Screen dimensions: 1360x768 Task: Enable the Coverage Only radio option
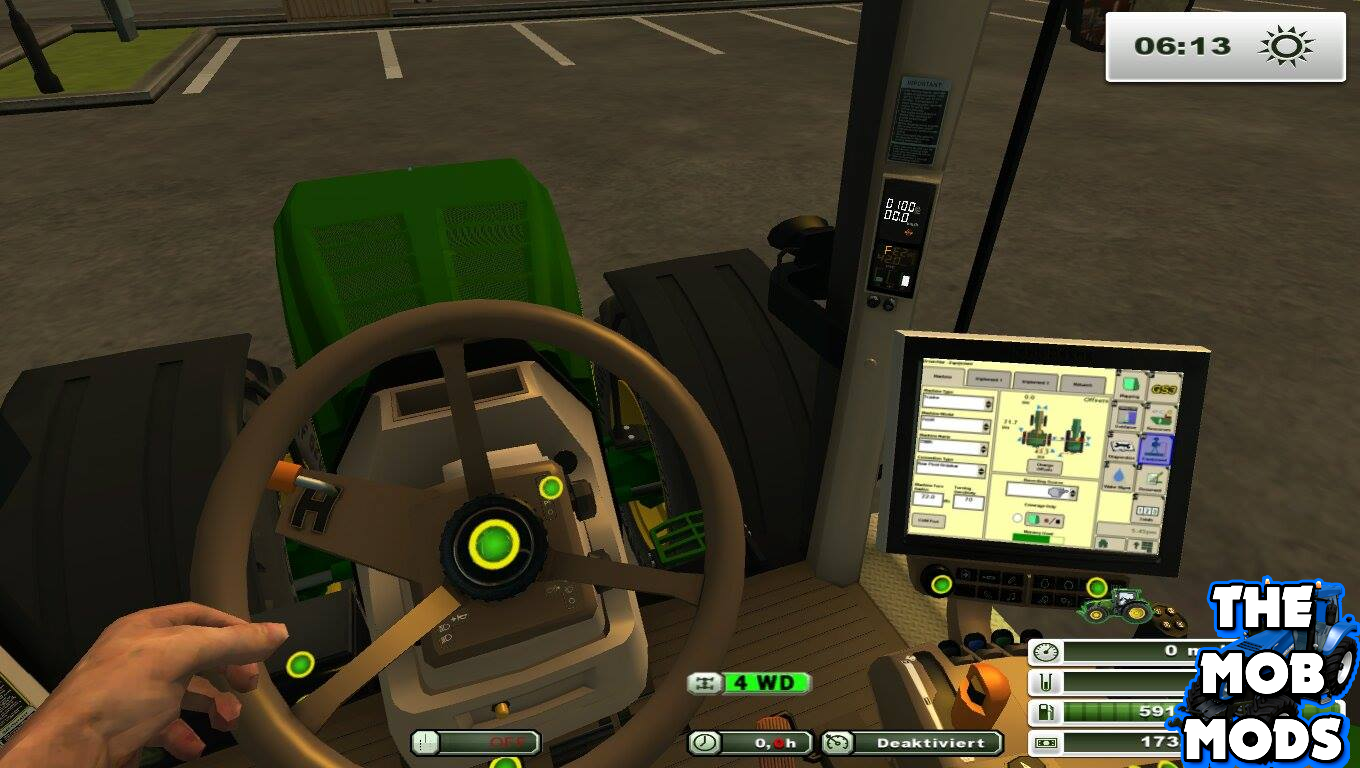click(1017, 518)
